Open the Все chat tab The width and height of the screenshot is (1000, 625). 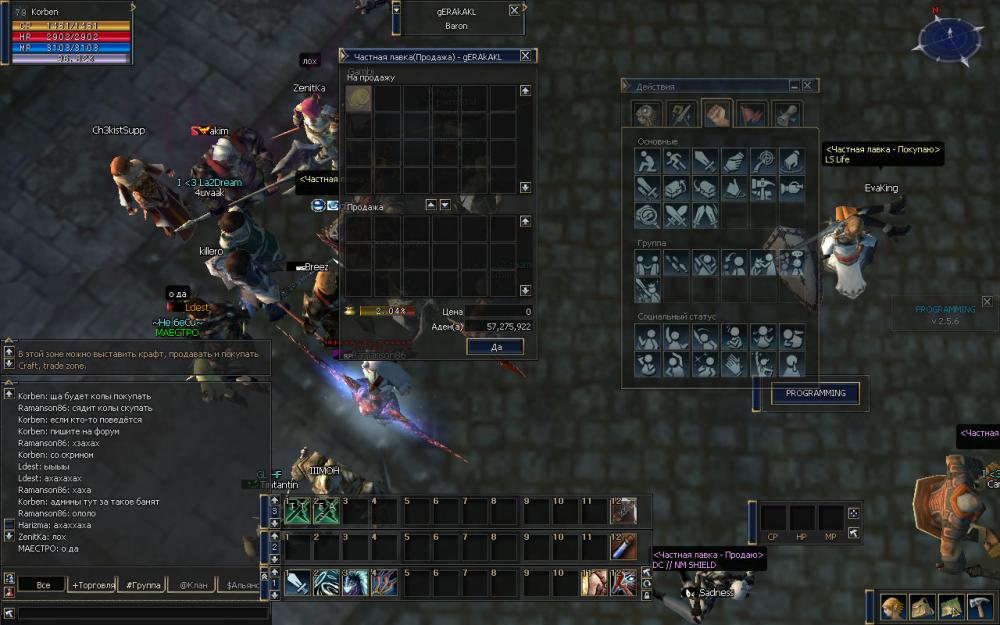point(43,584)
